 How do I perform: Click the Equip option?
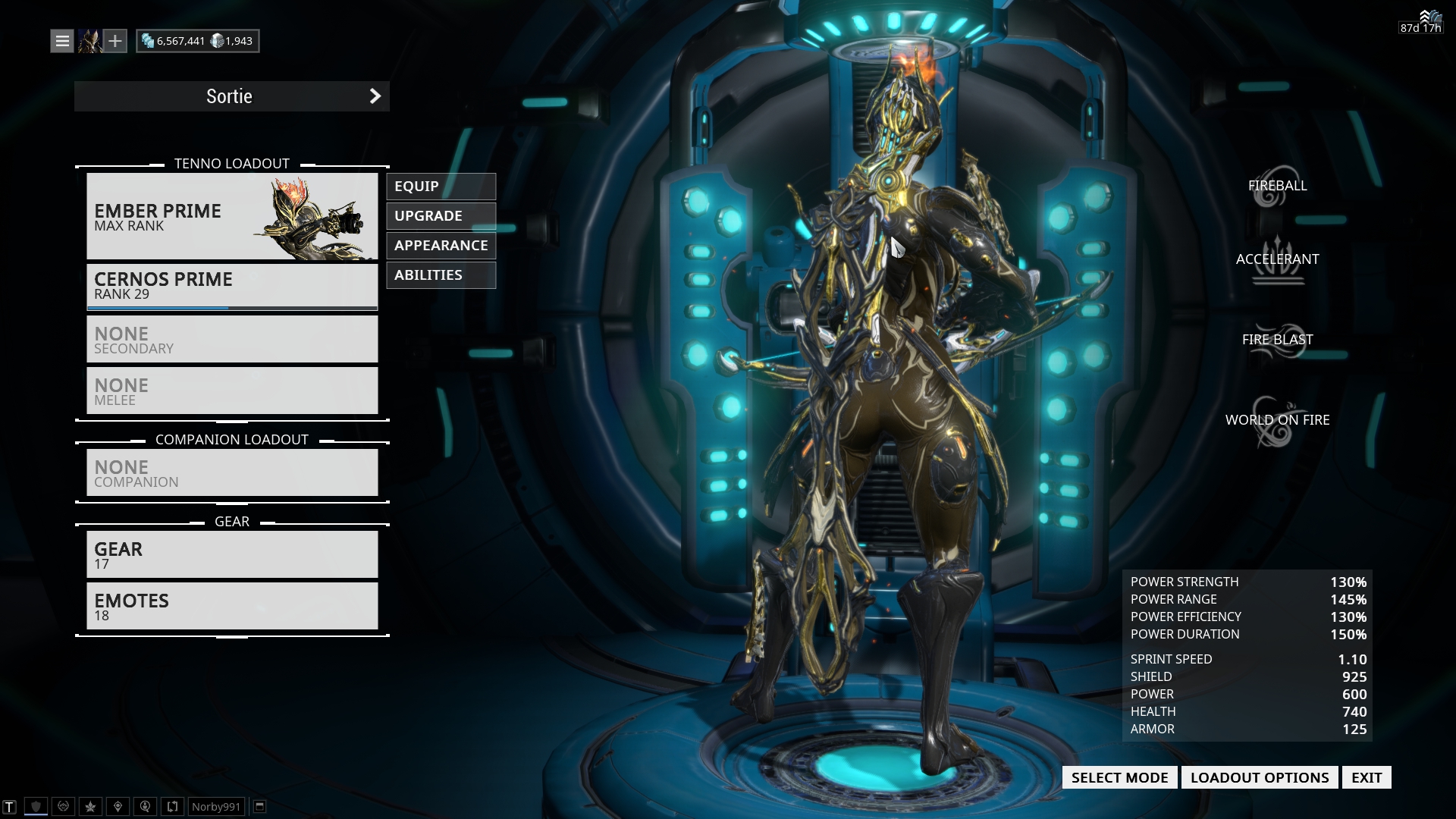[441, 186]
